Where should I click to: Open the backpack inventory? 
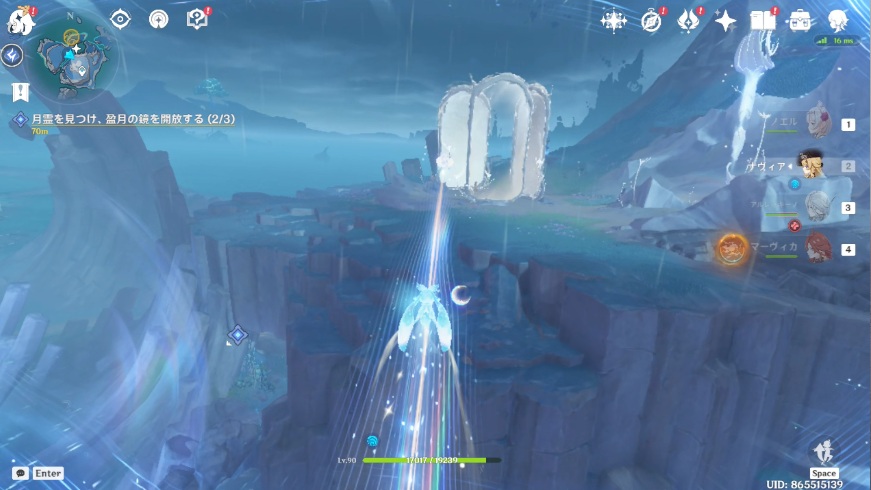tap(800, 20)
